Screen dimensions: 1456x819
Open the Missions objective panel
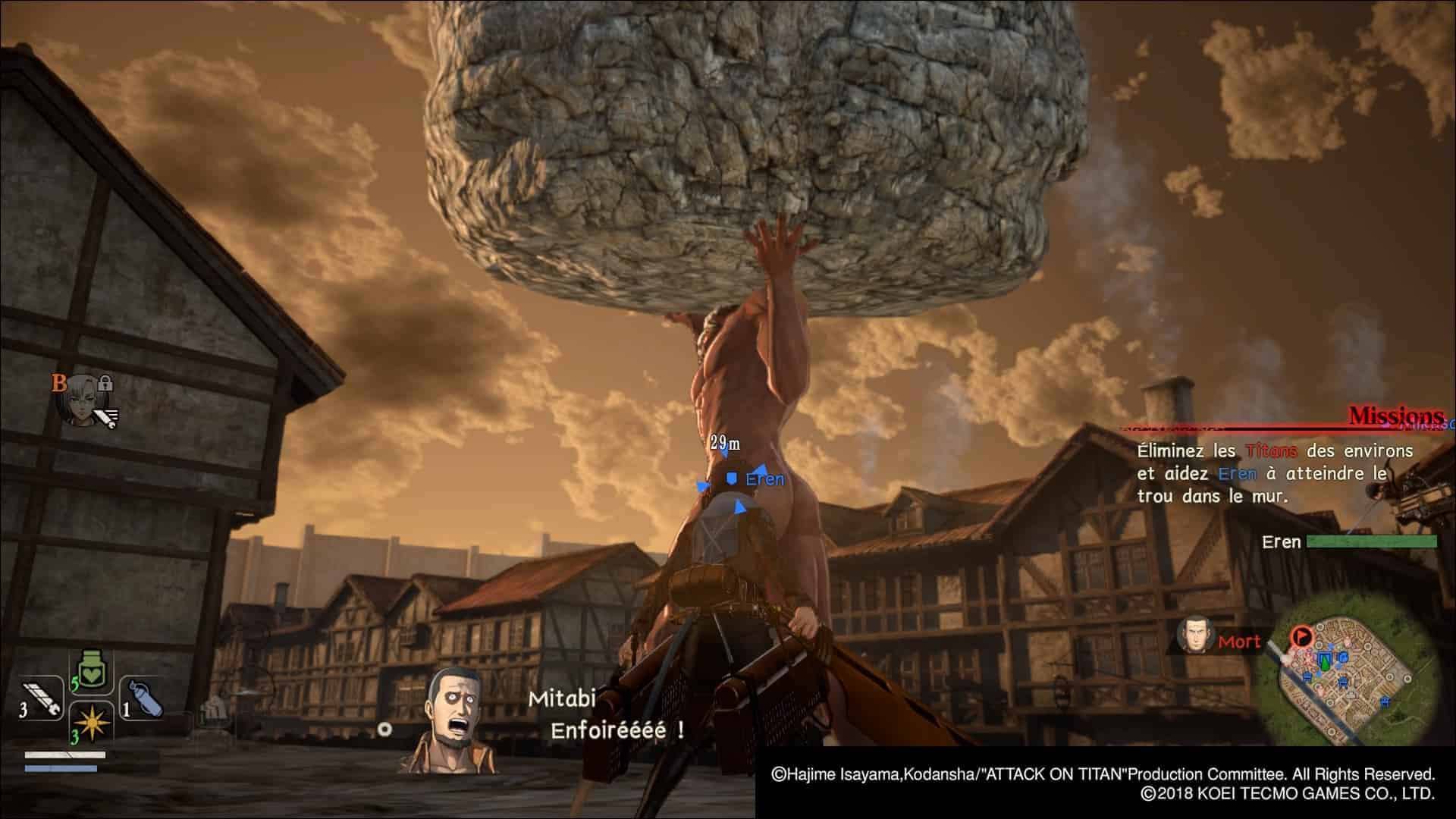coord(1395,416)
